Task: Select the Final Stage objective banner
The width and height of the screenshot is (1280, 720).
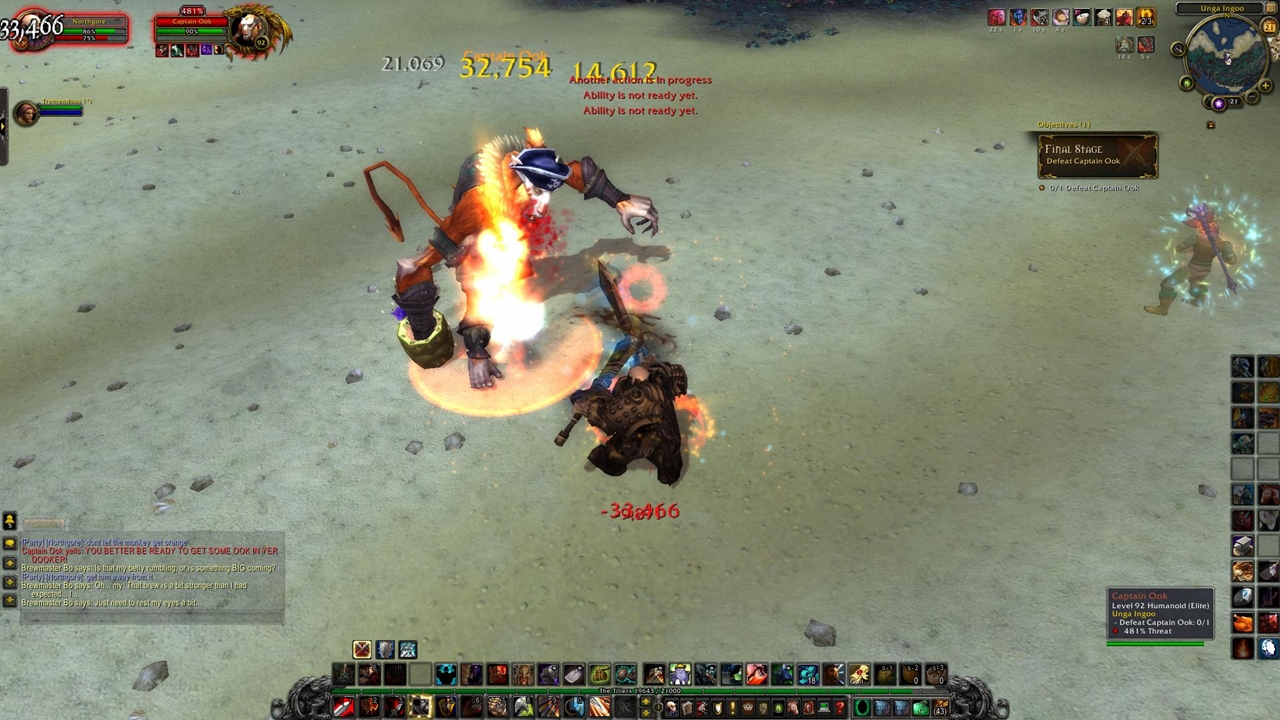Action: (1097, 155)
